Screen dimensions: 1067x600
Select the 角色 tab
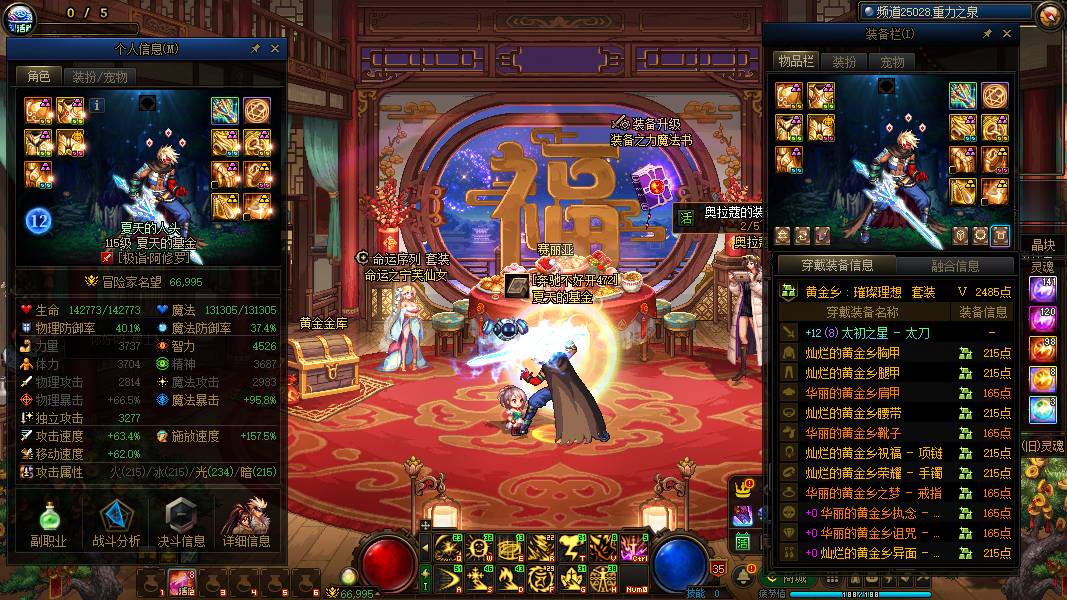(x=39, y=76)
